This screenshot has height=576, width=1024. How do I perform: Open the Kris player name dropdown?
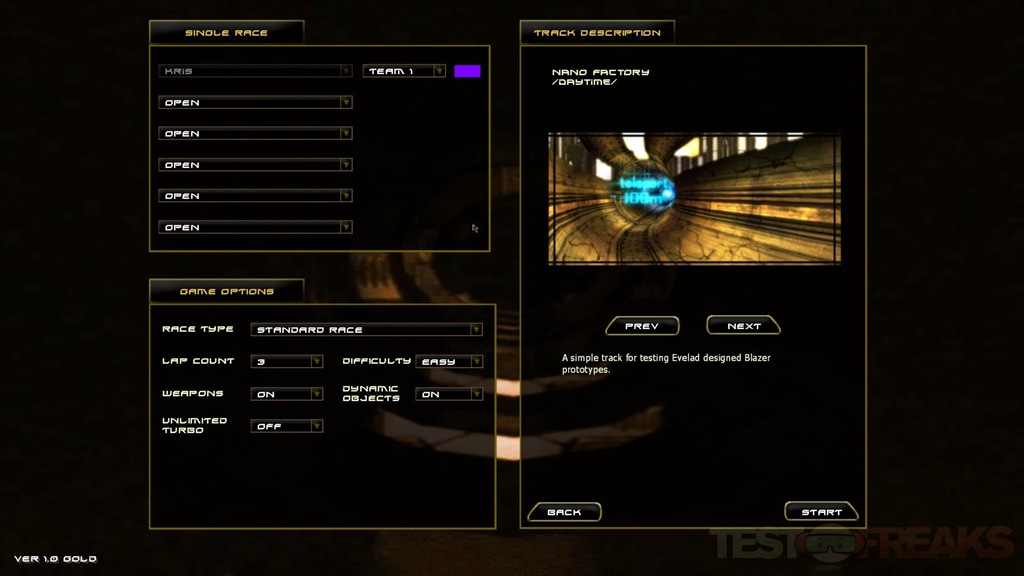coord(255,72)
